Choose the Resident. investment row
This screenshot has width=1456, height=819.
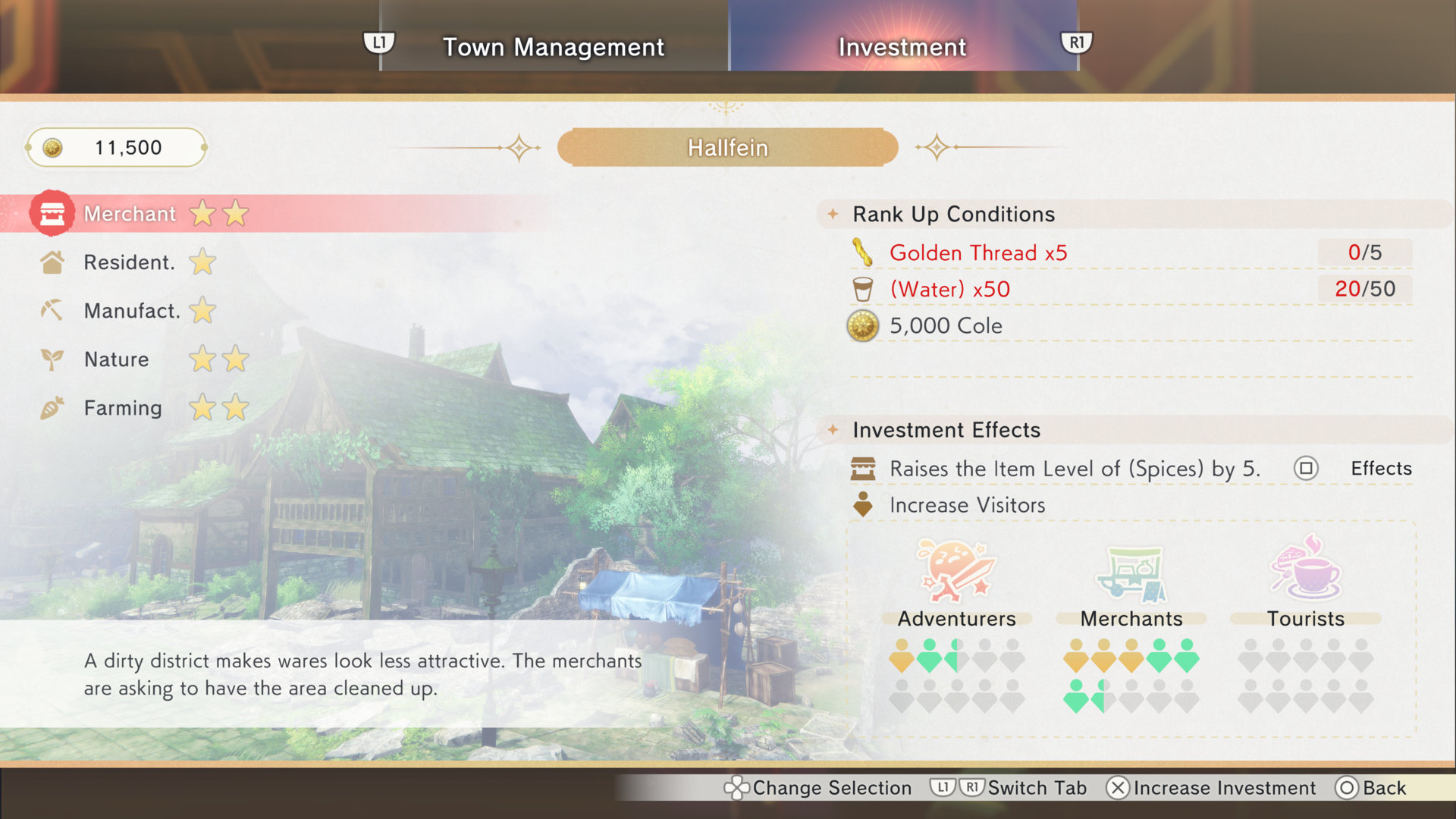point(129,262)
